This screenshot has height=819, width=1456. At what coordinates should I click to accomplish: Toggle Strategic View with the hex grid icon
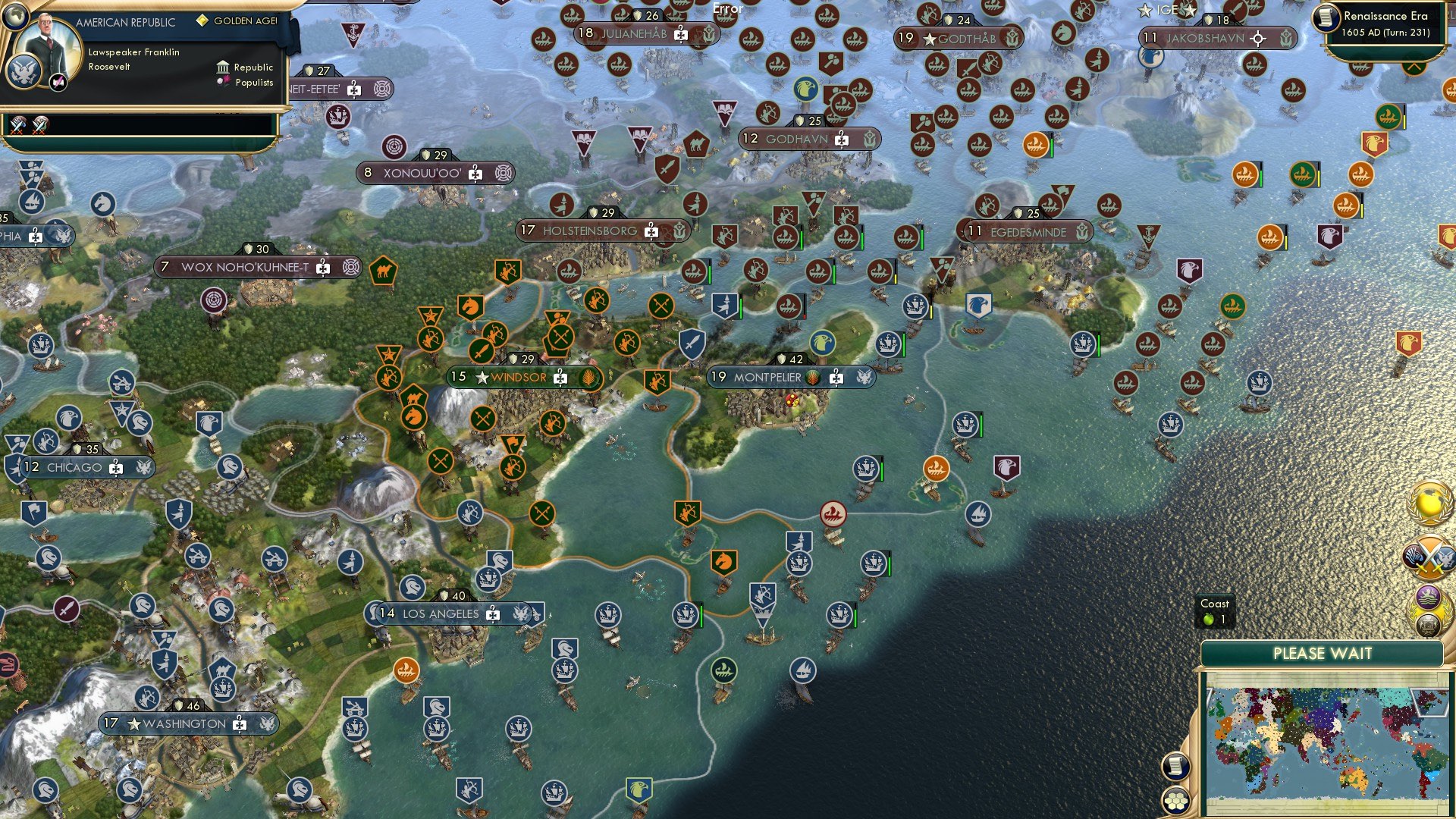(1177, 802)
